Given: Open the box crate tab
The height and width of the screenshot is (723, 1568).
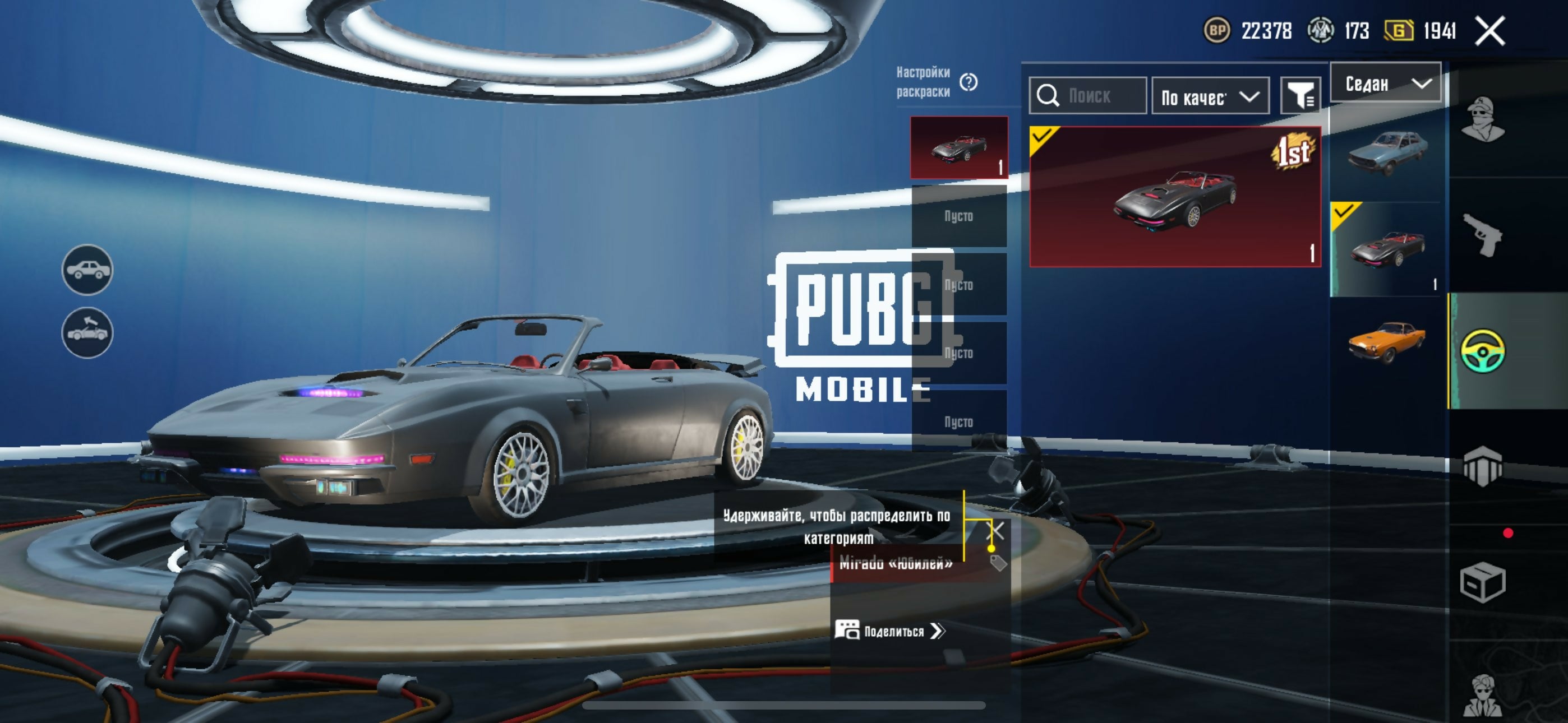Looking at the screenshot, I should click(1482, 582).
